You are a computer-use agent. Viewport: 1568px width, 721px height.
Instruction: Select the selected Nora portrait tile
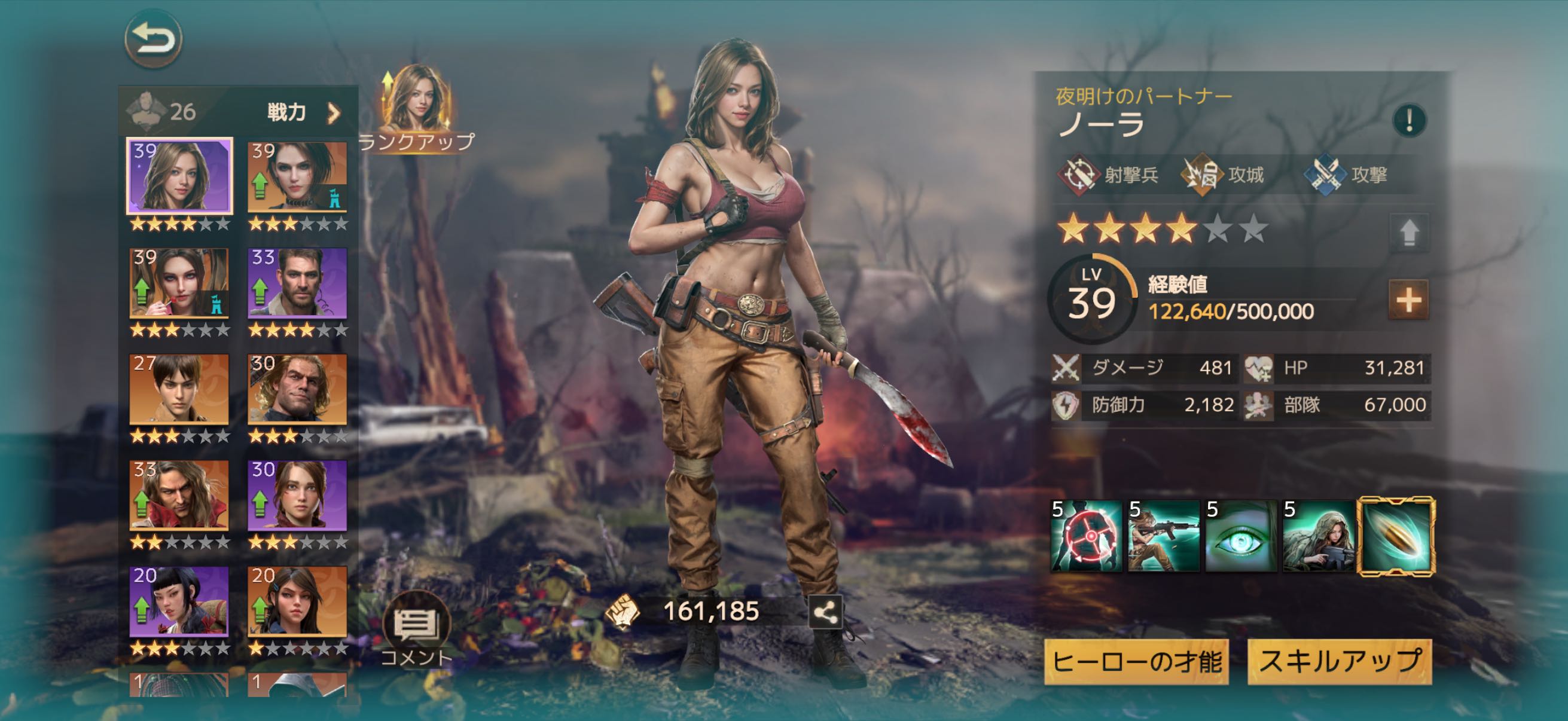point(179,176)
